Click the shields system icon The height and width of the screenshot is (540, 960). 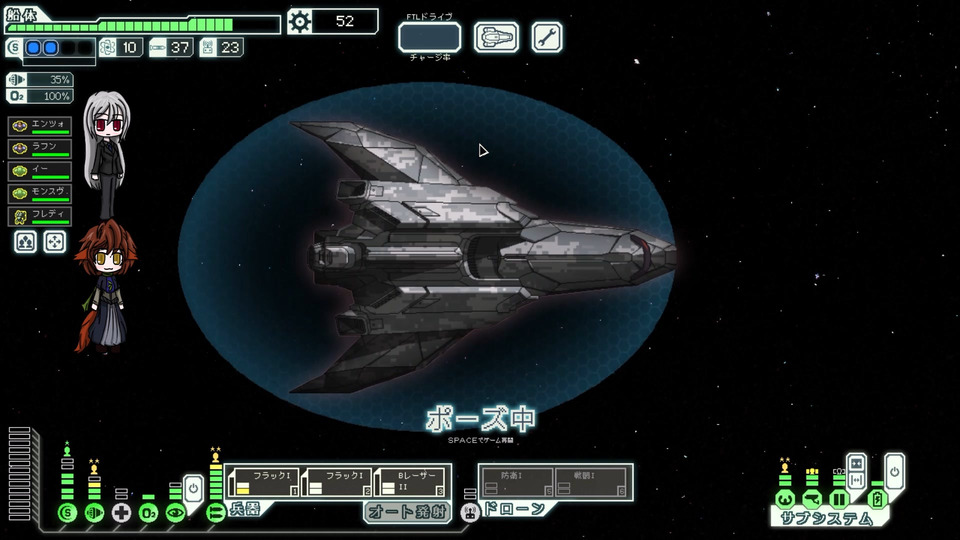[68, 513]
